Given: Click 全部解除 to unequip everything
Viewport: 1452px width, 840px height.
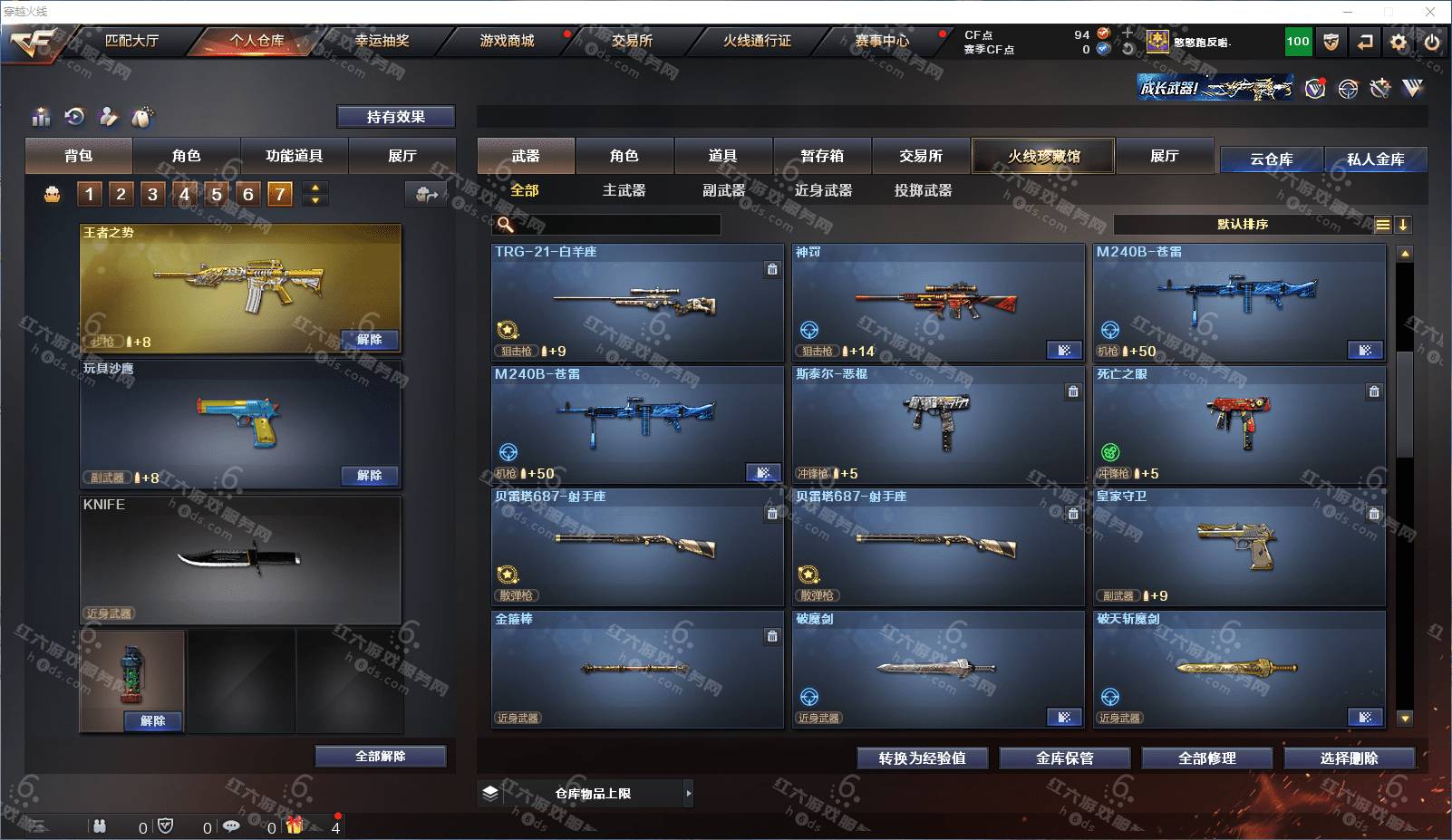Looking at the screenshot, I should point(380,757).
